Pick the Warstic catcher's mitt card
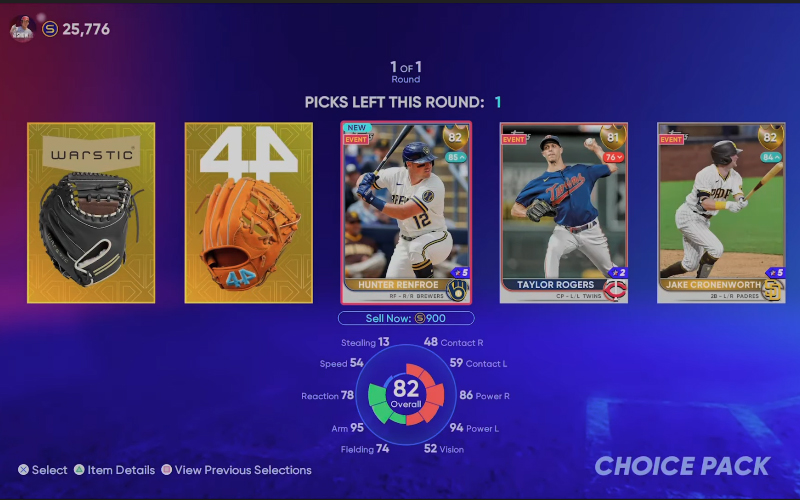This screenshot has width=800, height=500. 91,212
